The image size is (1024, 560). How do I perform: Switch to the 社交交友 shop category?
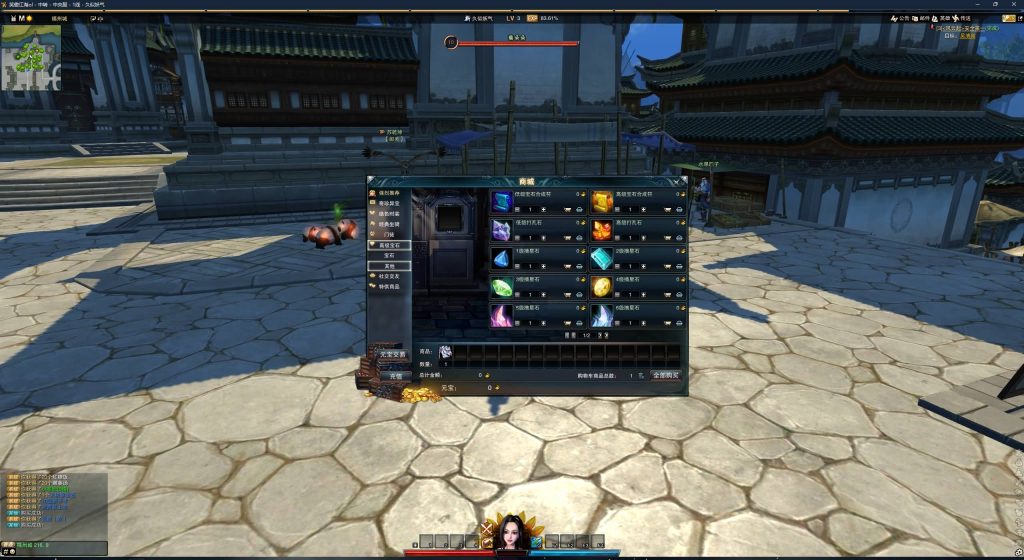coord(390,276)
